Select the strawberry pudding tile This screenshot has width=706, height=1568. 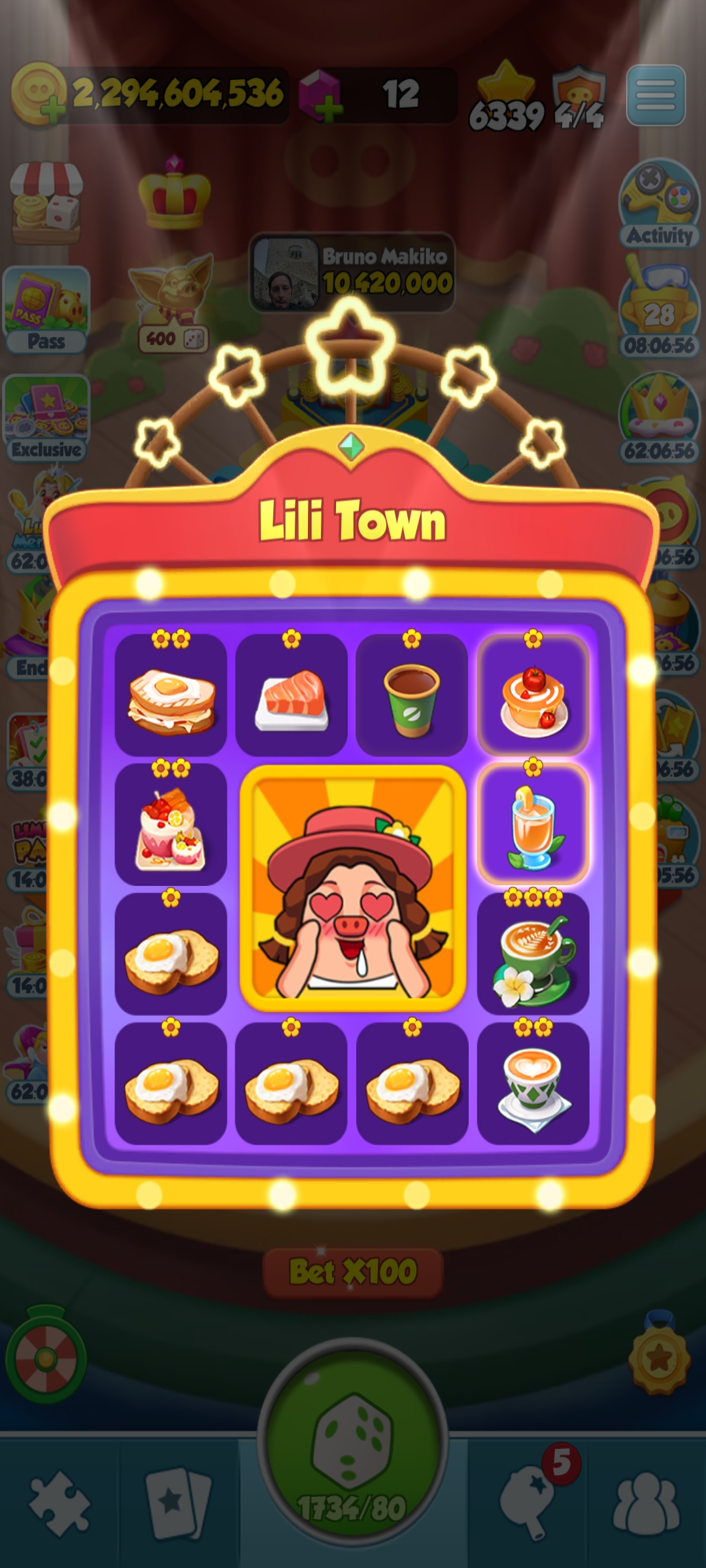pos(533,694)
